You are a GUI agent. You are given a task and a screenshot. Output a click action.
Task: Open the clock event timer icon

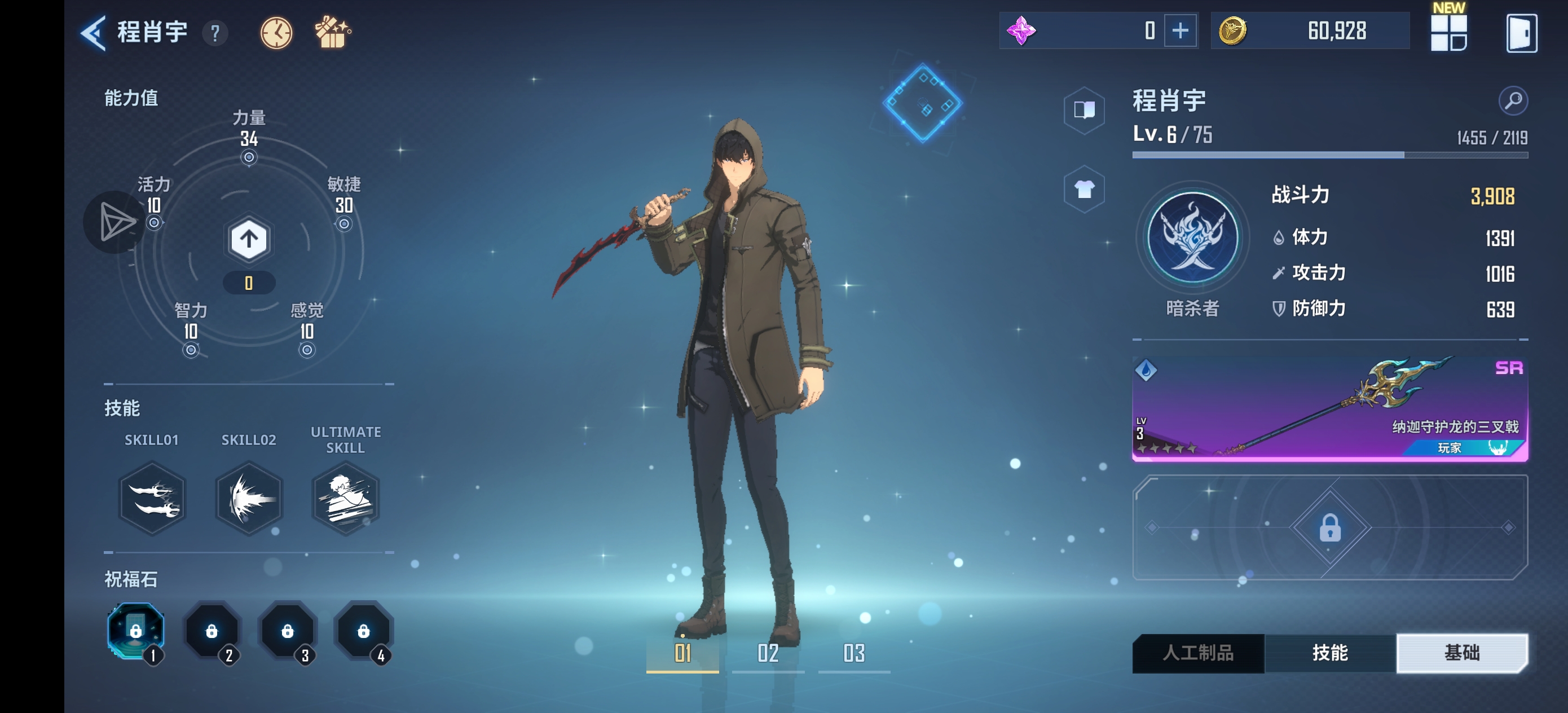coord(276,32)
